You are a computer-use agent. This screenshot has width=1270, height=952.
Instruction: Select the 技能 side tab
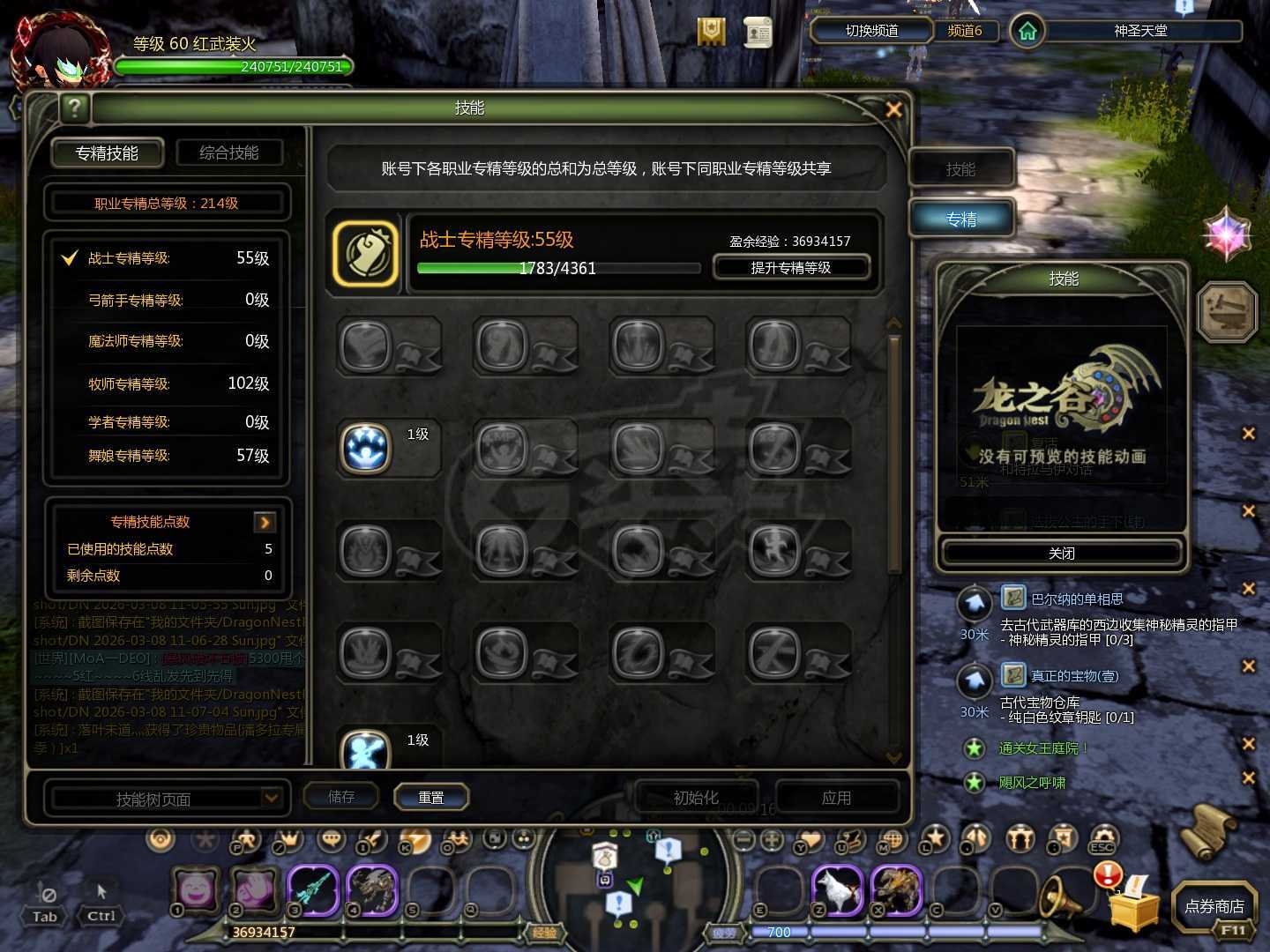(961, 168)
